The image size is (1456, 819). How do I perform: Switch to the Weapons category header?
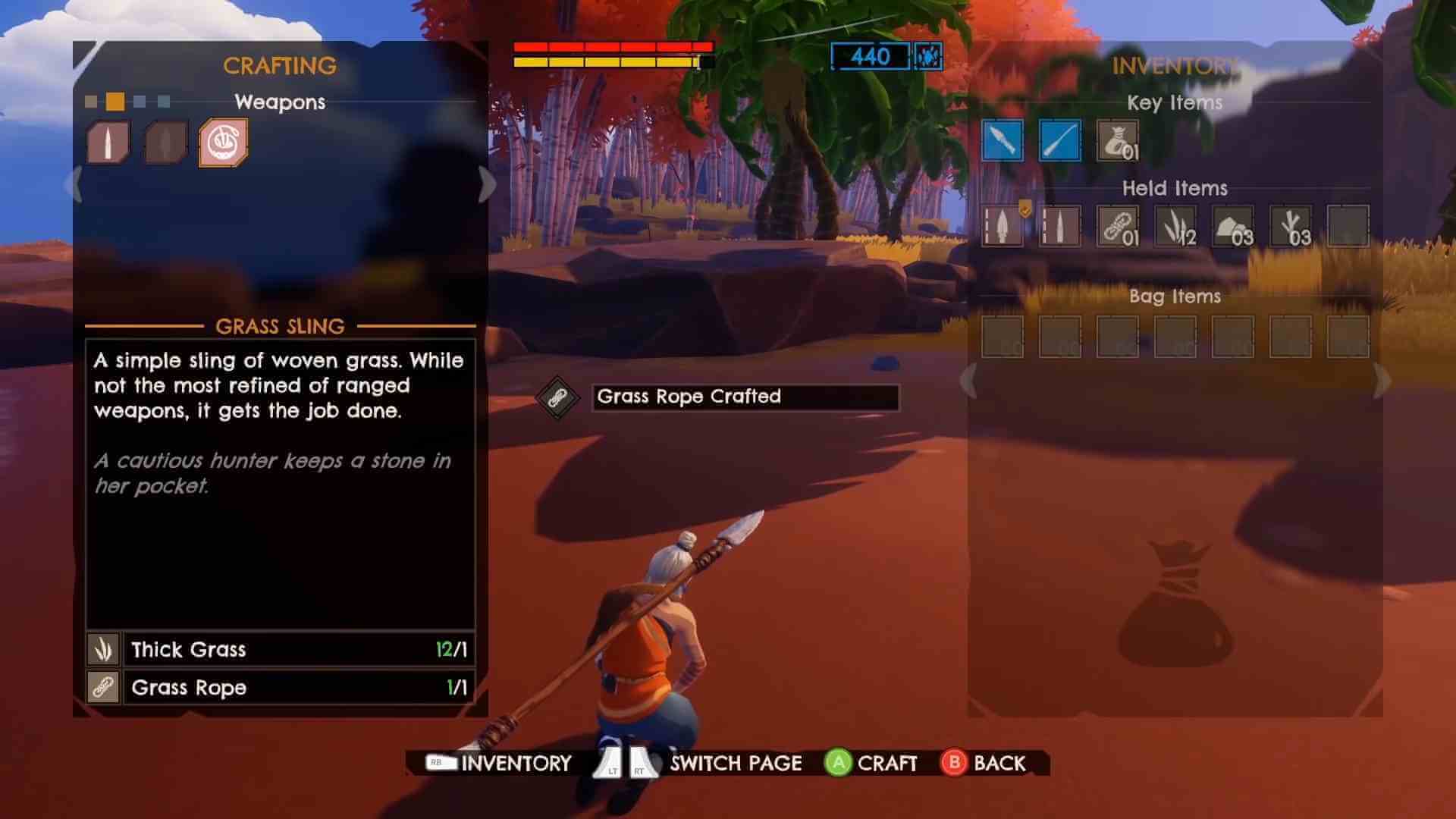[x=280, y=102]
